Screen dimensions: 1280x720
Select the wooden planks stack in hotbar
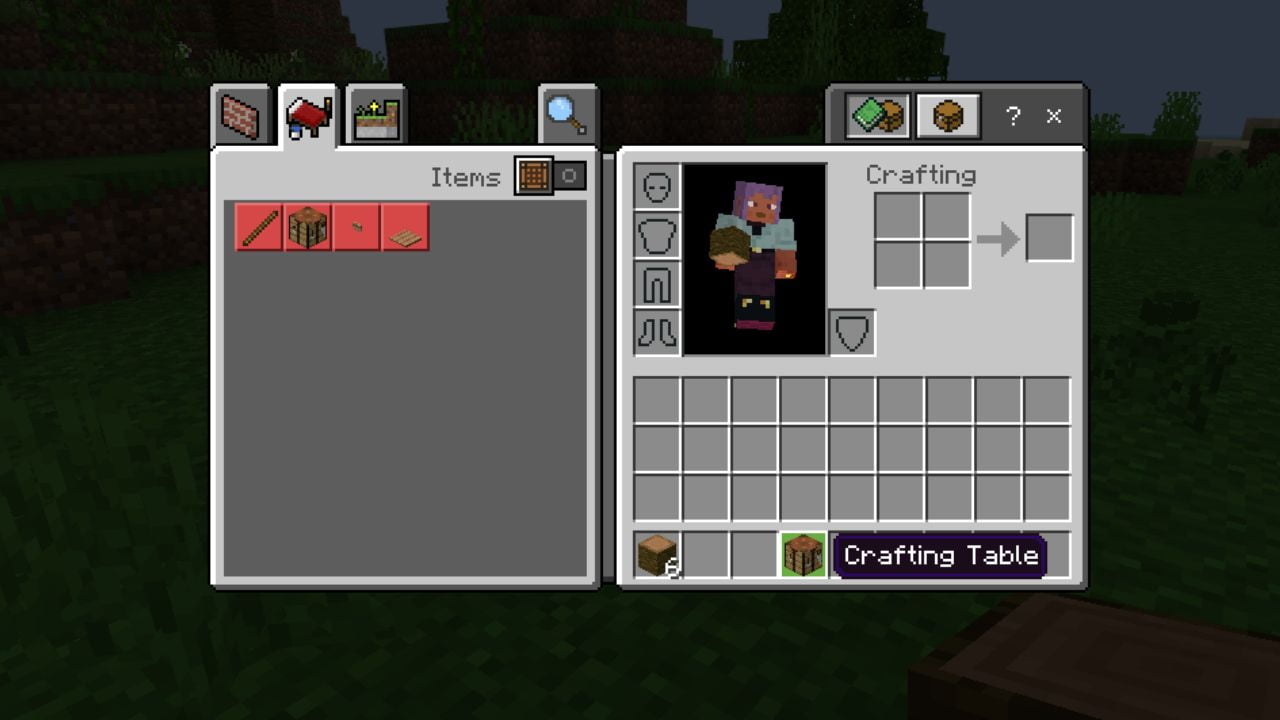coord(657,556)
